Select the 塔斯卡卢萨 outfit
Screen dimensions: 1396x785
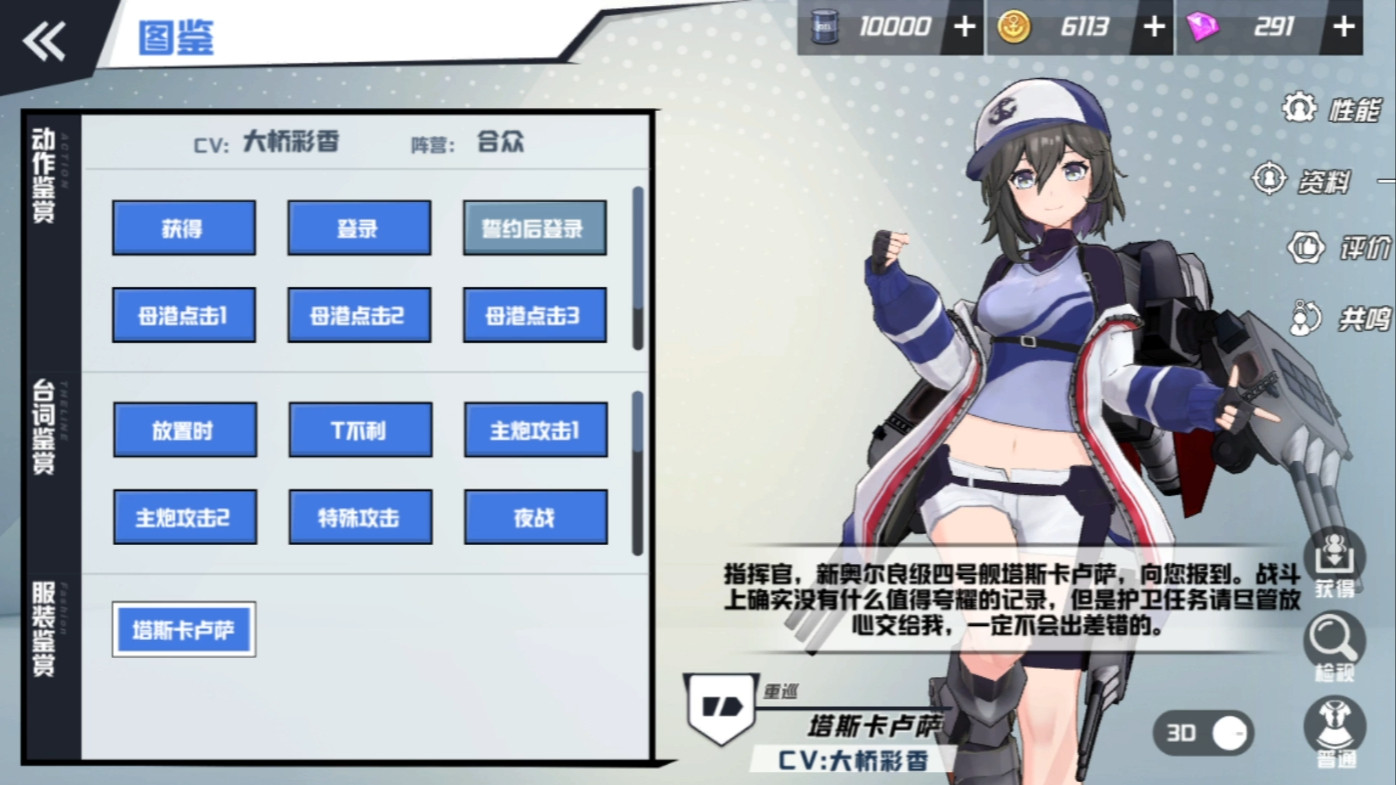tap(184, 630)
